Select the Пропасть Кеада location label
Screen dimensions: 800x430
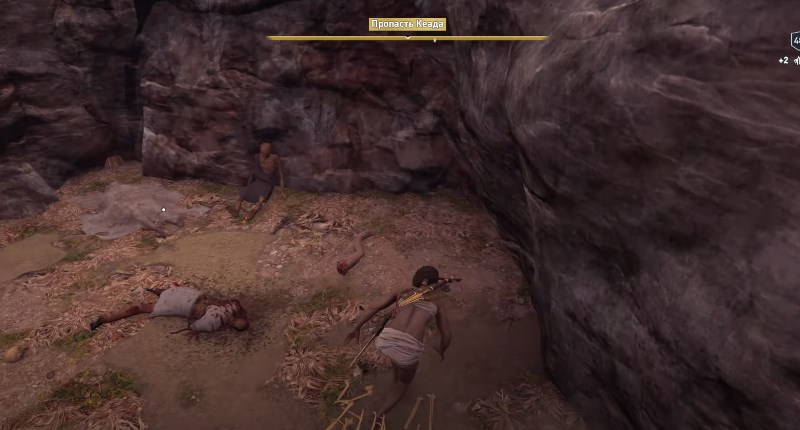(x=407, y=25)
